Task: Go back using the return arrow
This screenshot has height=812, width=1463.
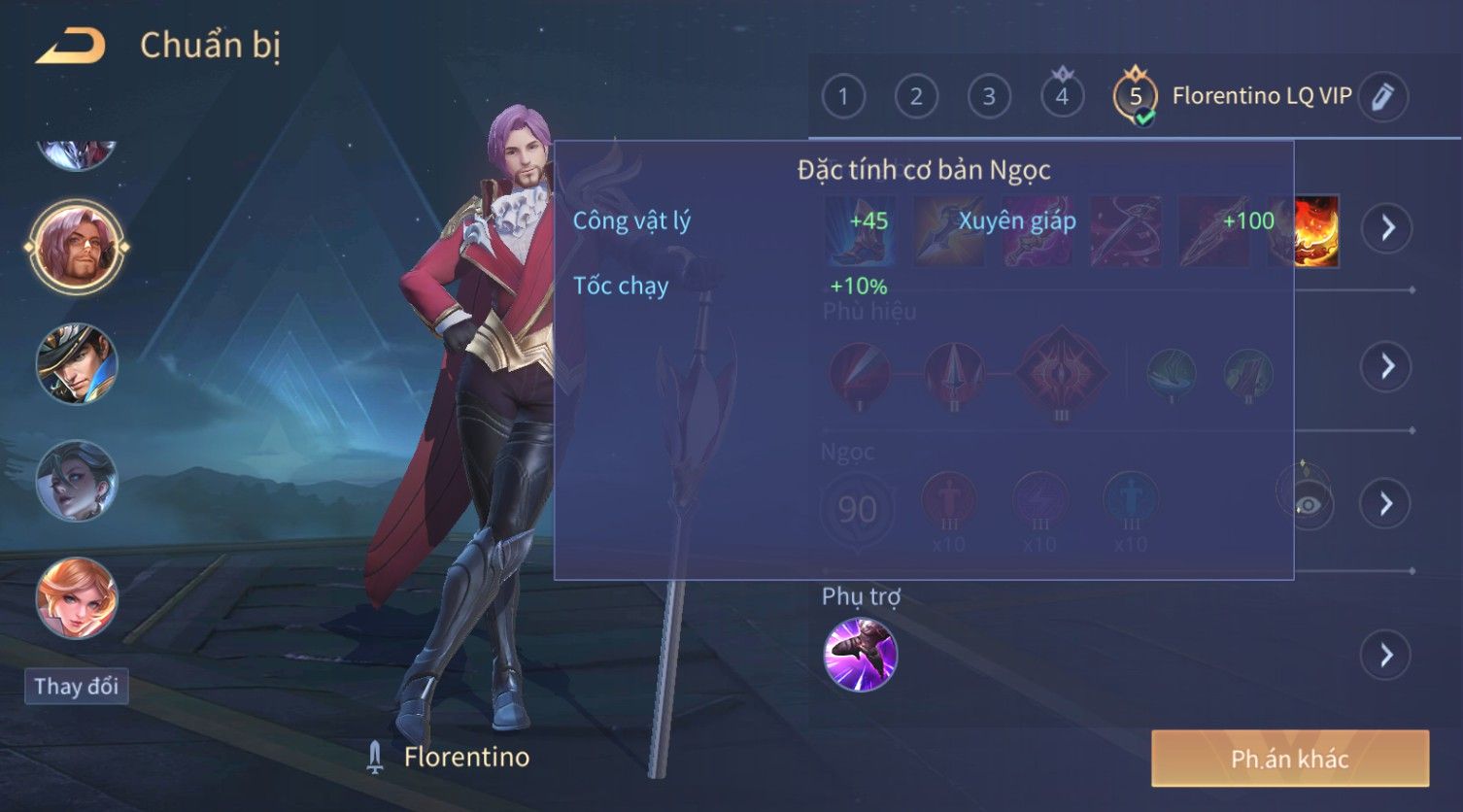Action: point(70,46)
